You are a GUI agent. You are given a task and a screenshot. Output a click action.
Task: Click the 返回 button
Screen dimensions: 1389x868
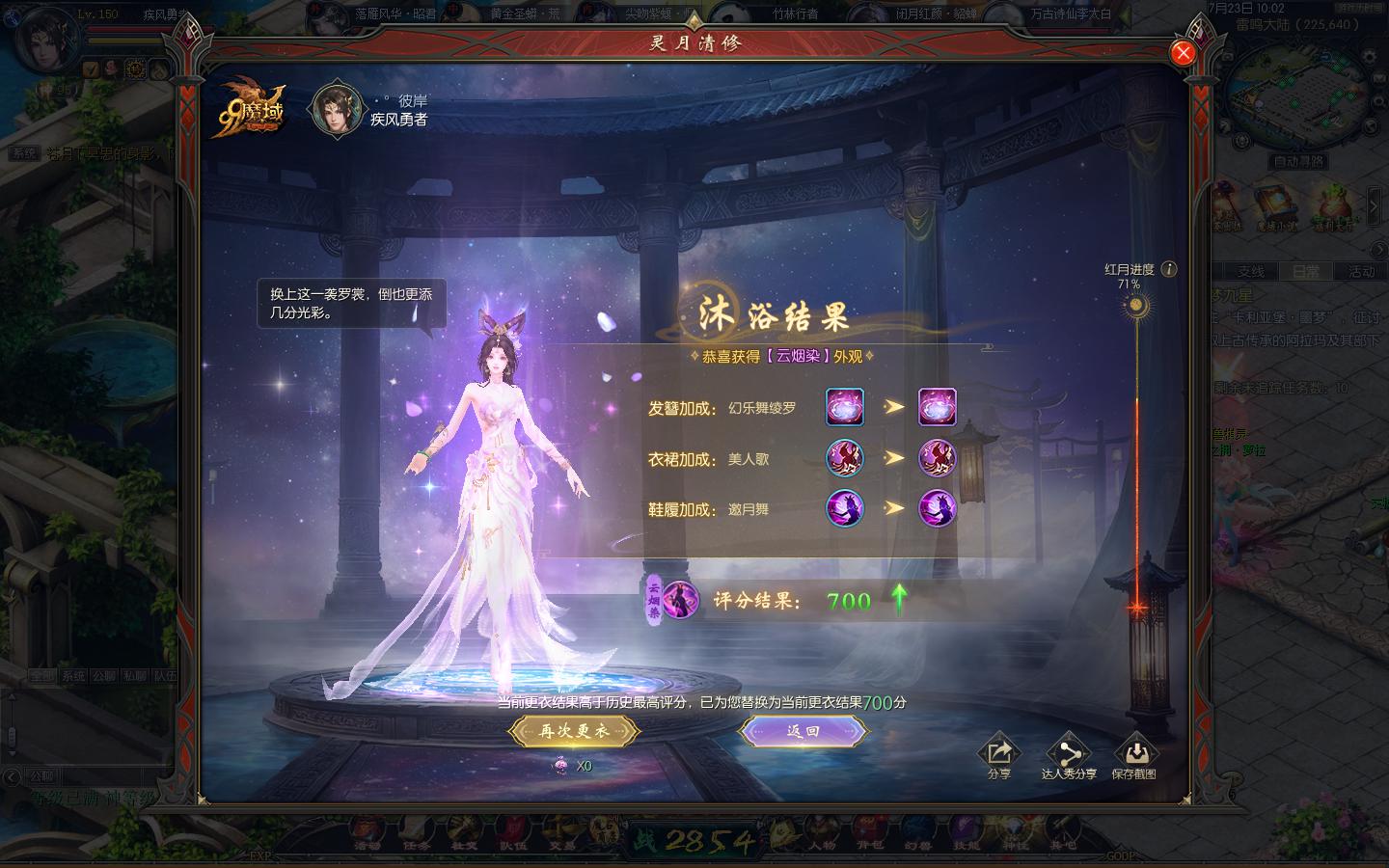803,731
